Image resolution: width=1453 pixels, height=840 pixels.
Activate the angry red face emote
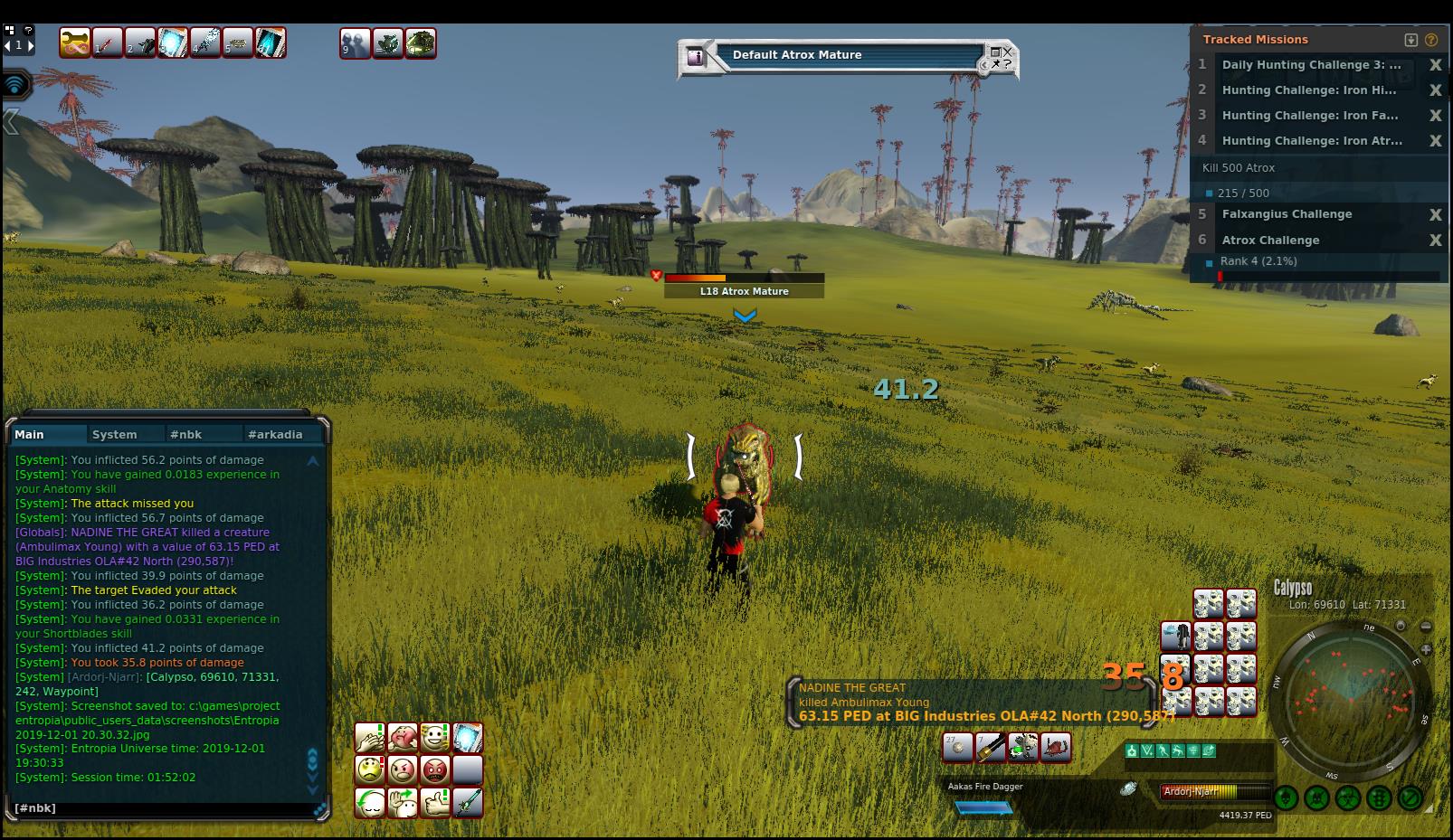(x=435, y=770)
